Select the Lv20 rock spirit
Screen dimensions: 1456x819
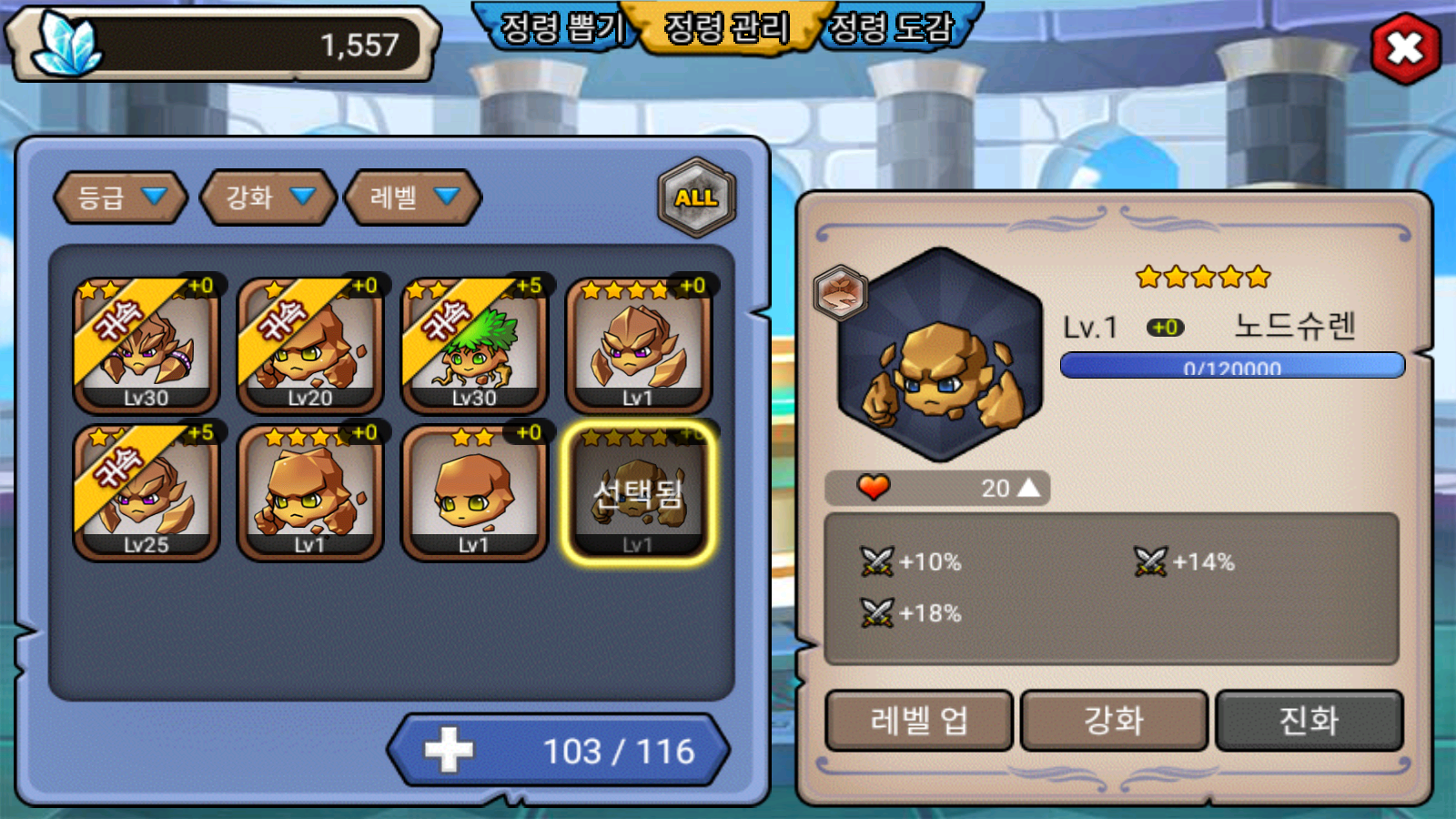click(x=310, y=346)
